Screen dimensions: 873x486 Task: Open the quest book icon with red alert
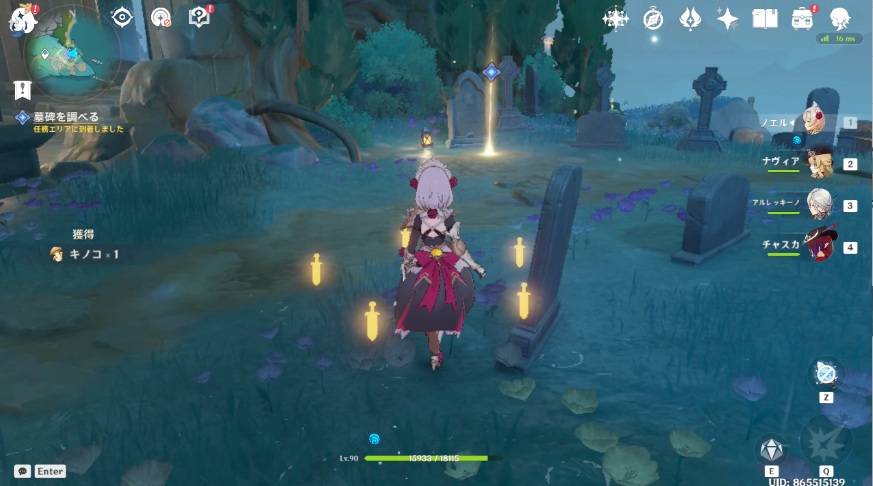coord(200,17)
